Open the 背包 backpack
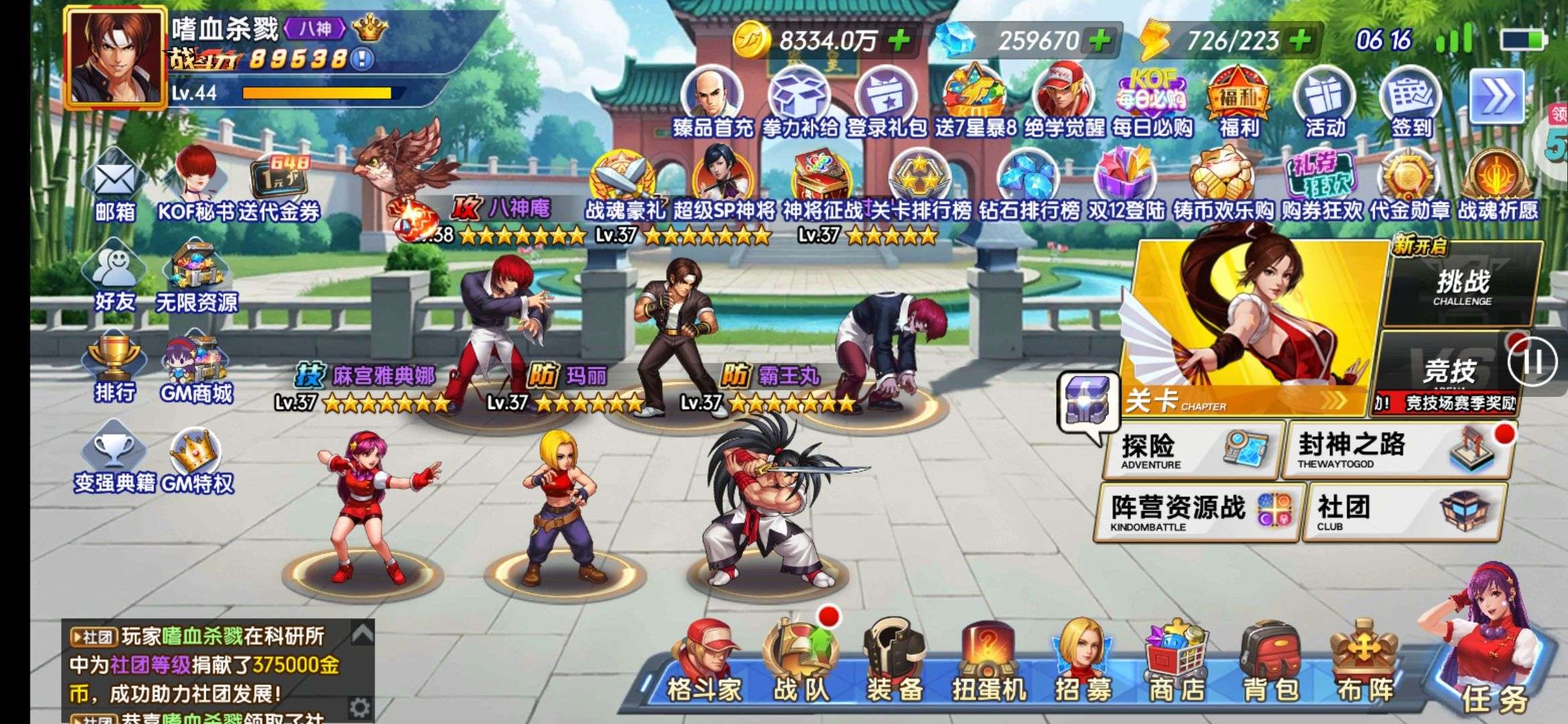Screen dimensions: 1568x724 pos(1270,664)
